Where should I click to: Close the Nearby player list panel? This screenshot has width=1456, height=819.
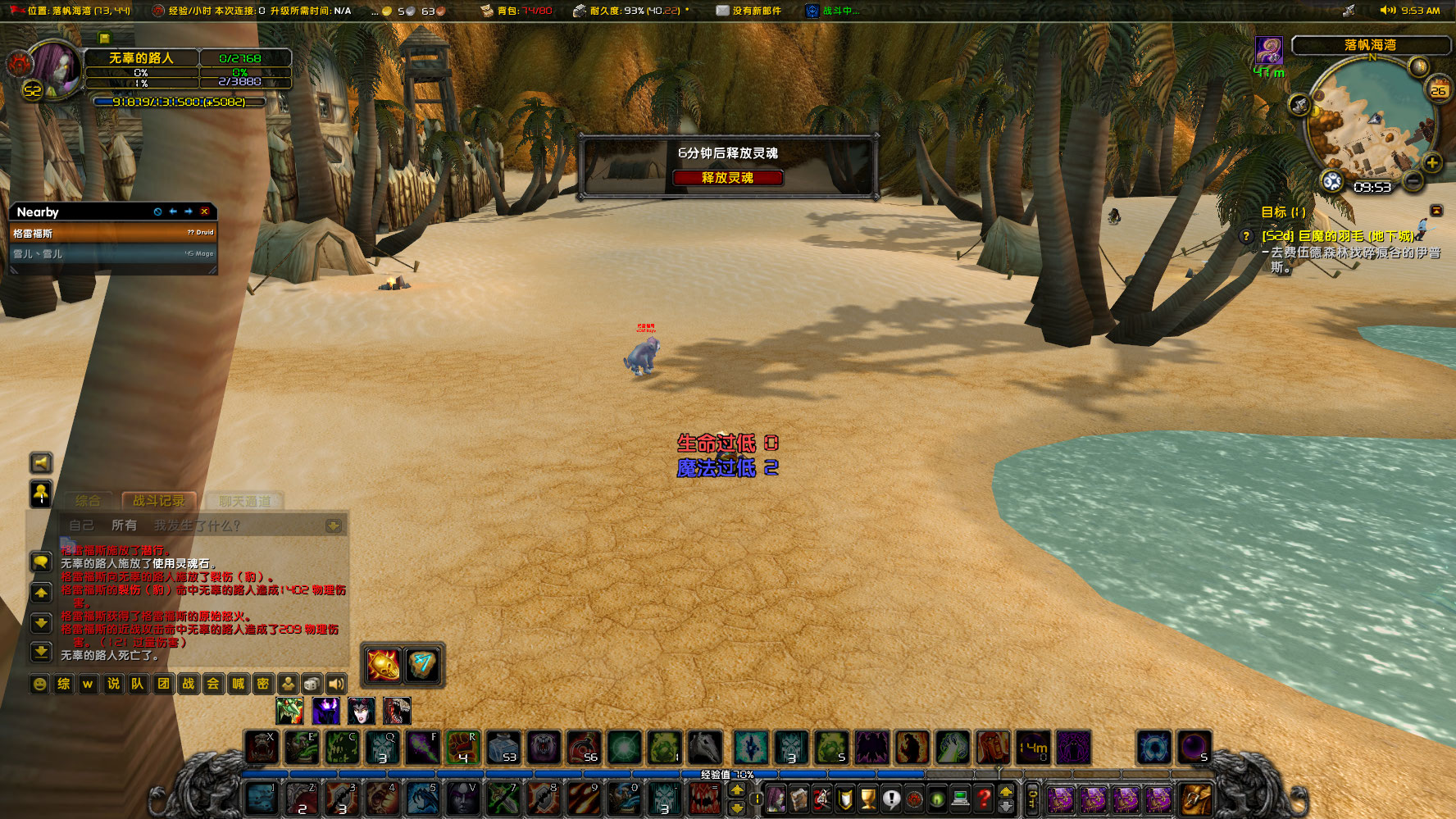coord(204,212)
